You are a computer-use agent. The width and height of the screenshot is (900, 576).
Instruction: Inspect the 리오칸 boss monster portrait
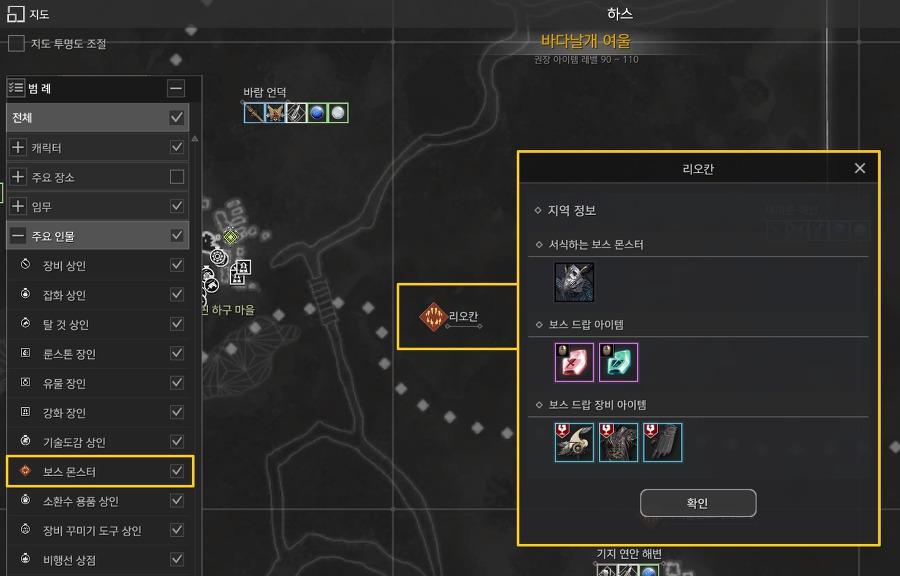[x=574, y=282]
